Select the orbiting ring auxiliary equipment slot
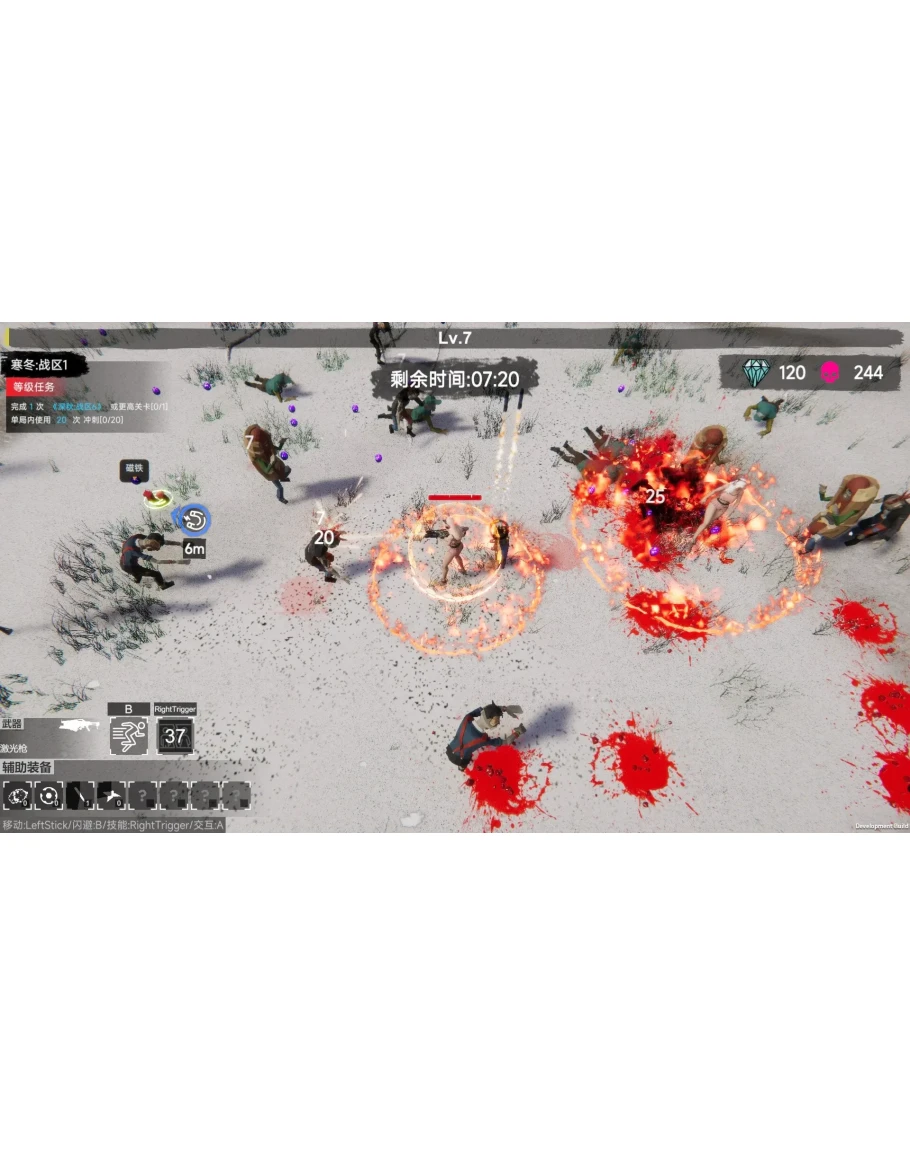The width and height of the screenshot is (910, 1155). (48, 796)
